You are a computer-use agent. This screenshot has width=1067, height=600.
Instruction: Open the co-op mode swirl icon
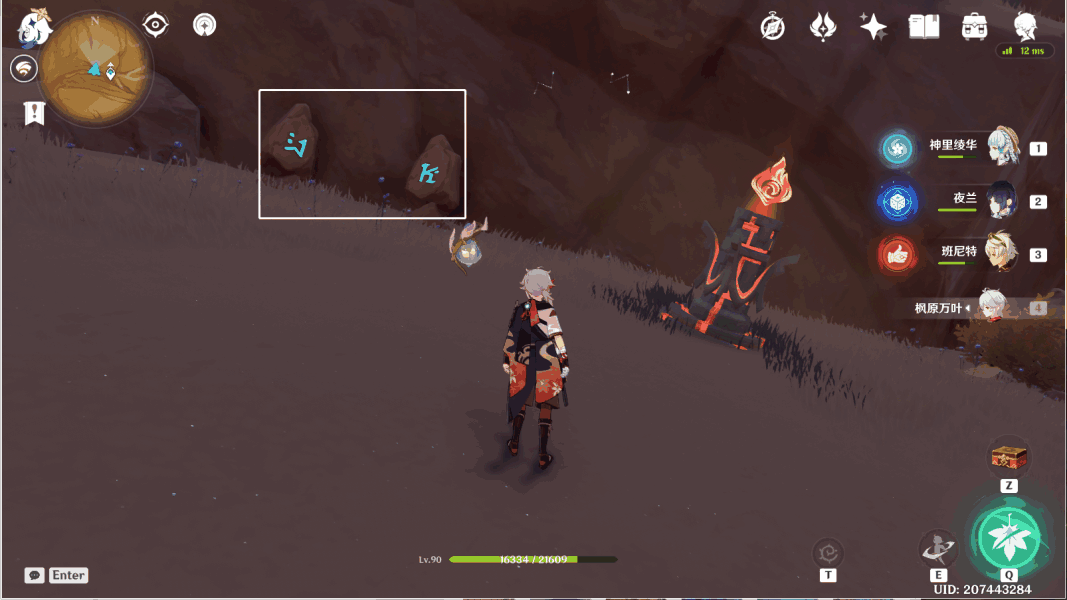(x=24, y=68)
